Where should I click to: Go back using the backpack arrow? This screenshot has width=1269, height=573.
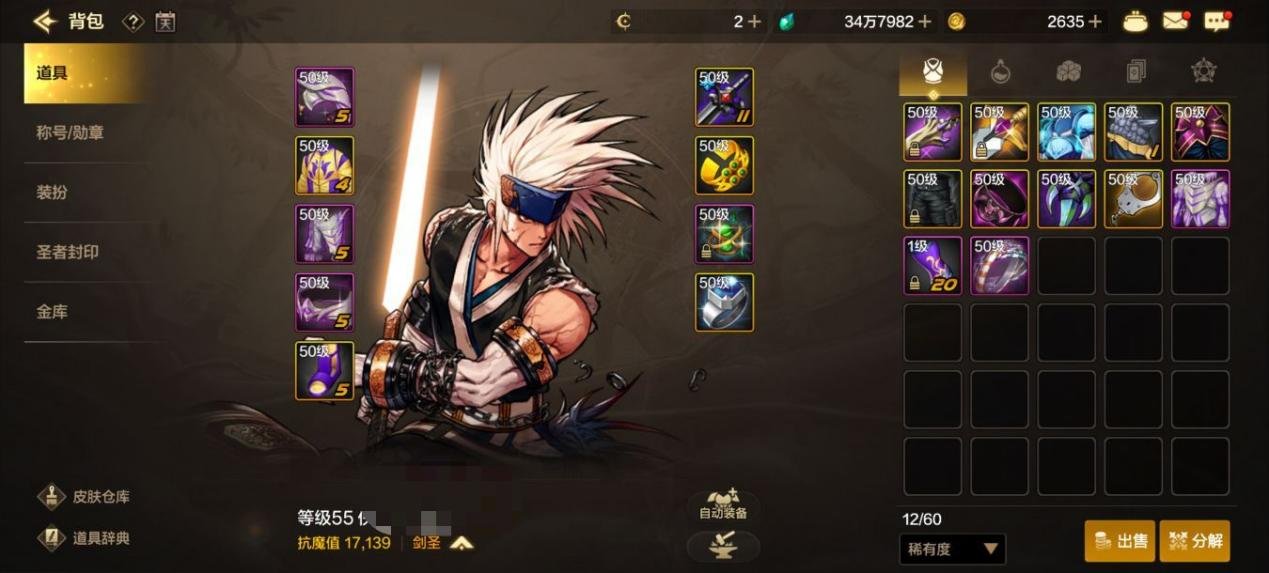[x=44, y=21]
